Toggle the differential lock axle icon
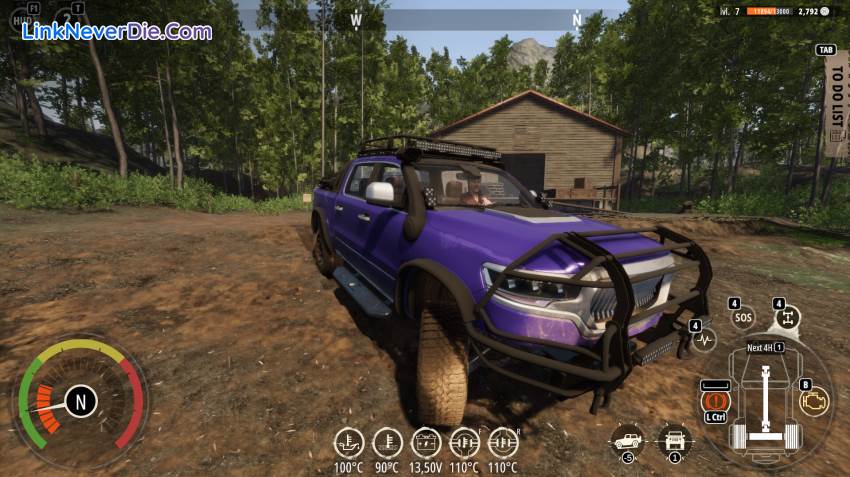The image size is (850, 477). pos(788,319)
